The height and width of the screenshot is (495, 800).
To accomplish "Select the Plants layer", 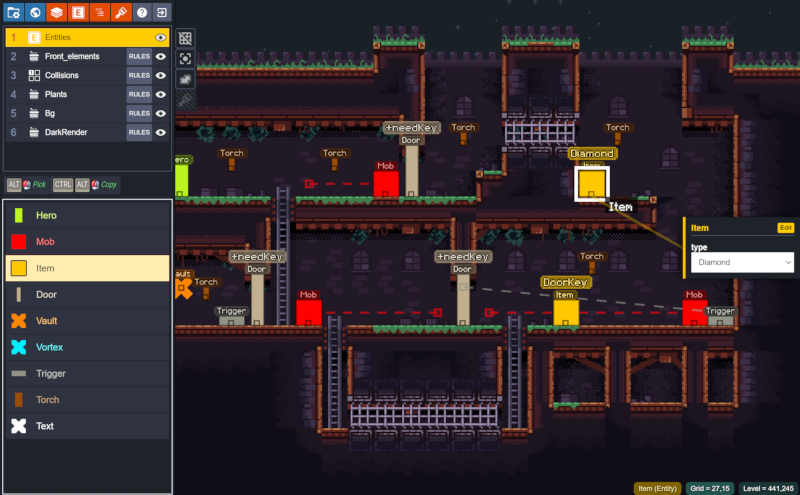I will click(x=56, y=94).
